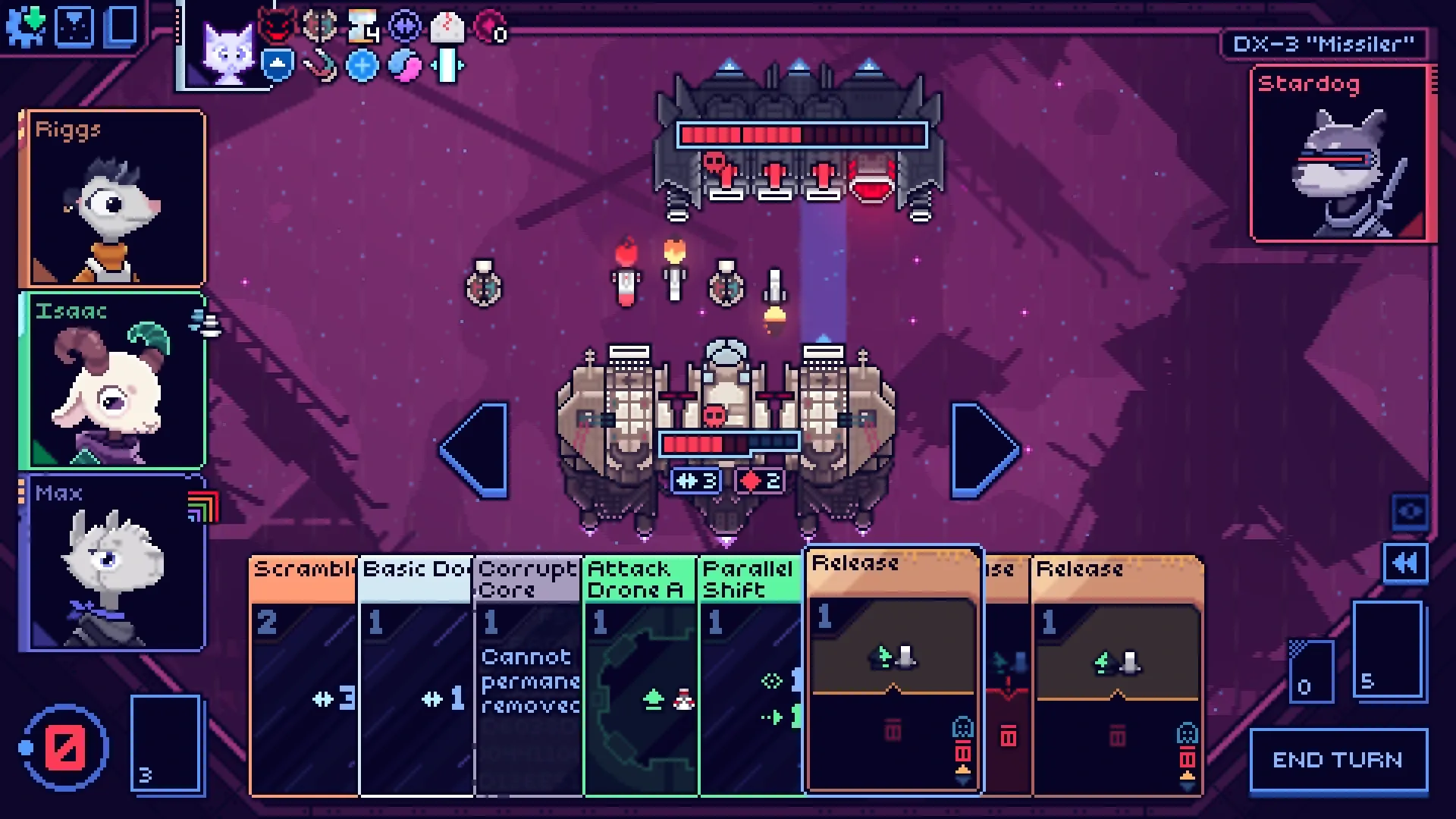View the full deck icon
The image size is (1456, 819).
point(121,27)
